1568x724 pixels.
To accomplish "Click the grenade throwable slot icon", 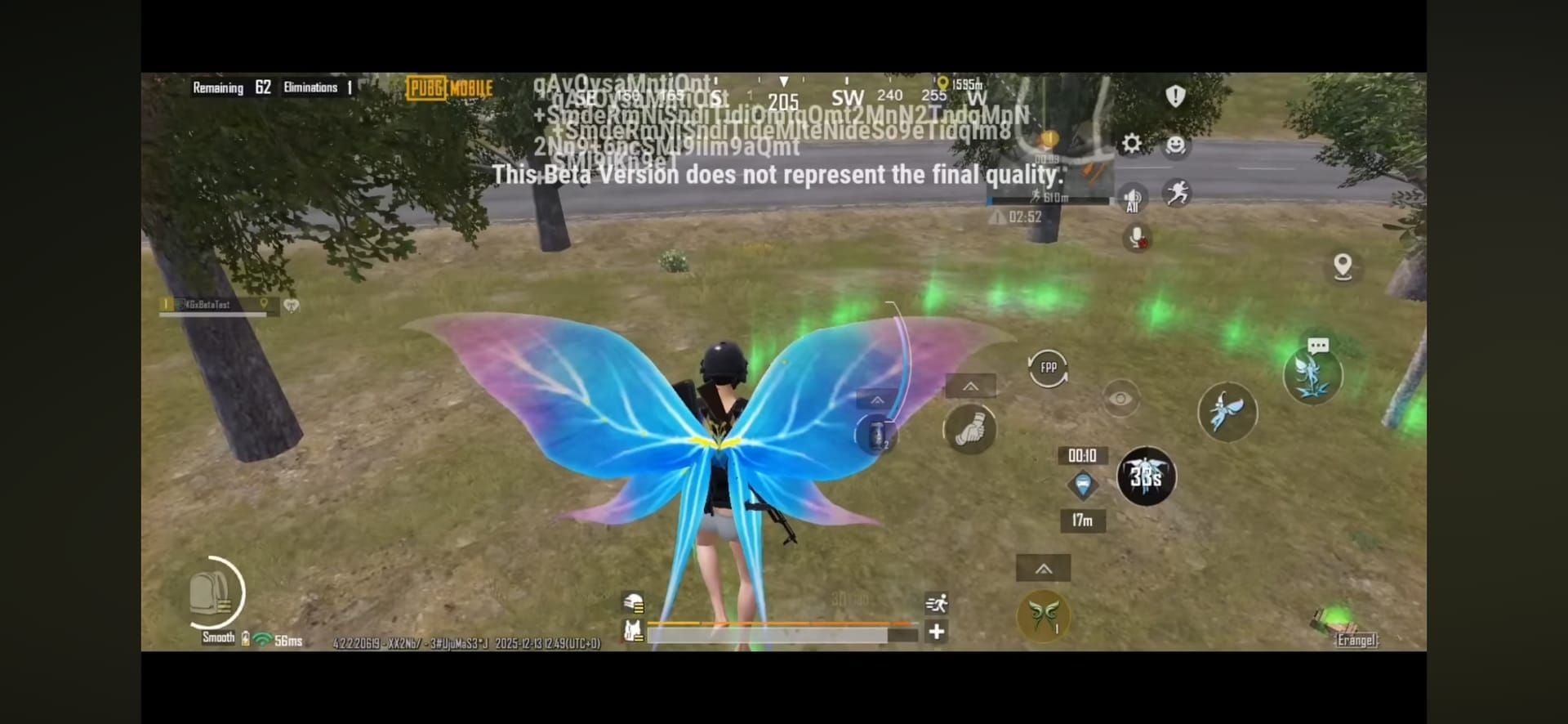I will coord(875,433).
